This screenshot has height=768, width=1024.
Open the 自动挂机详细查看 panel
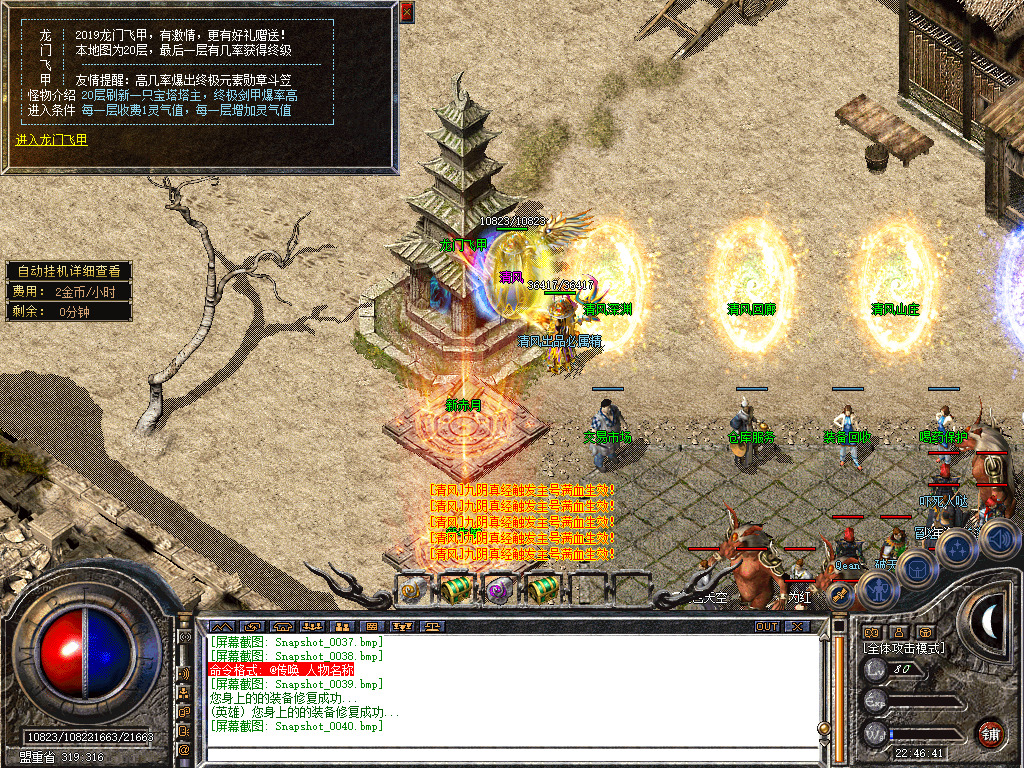[x=68, y=271]
